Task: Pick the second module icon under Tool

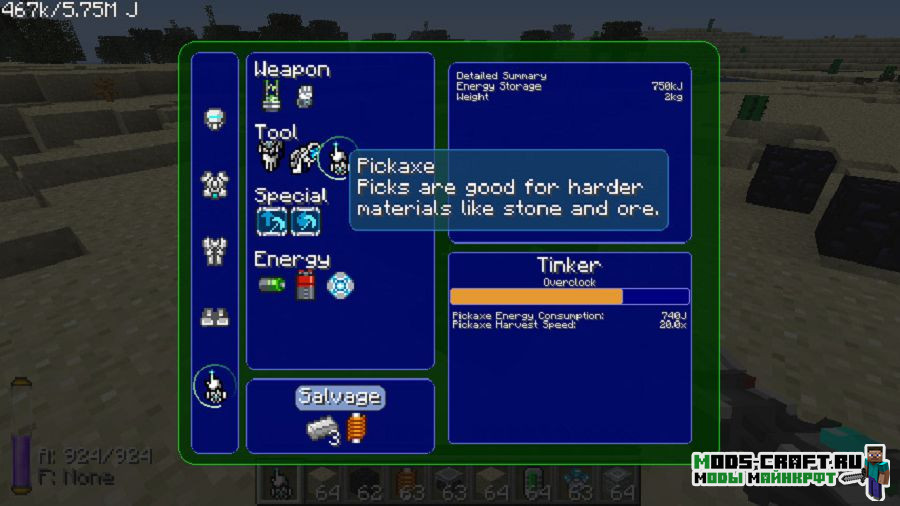Action: click(x=304, y=157)
